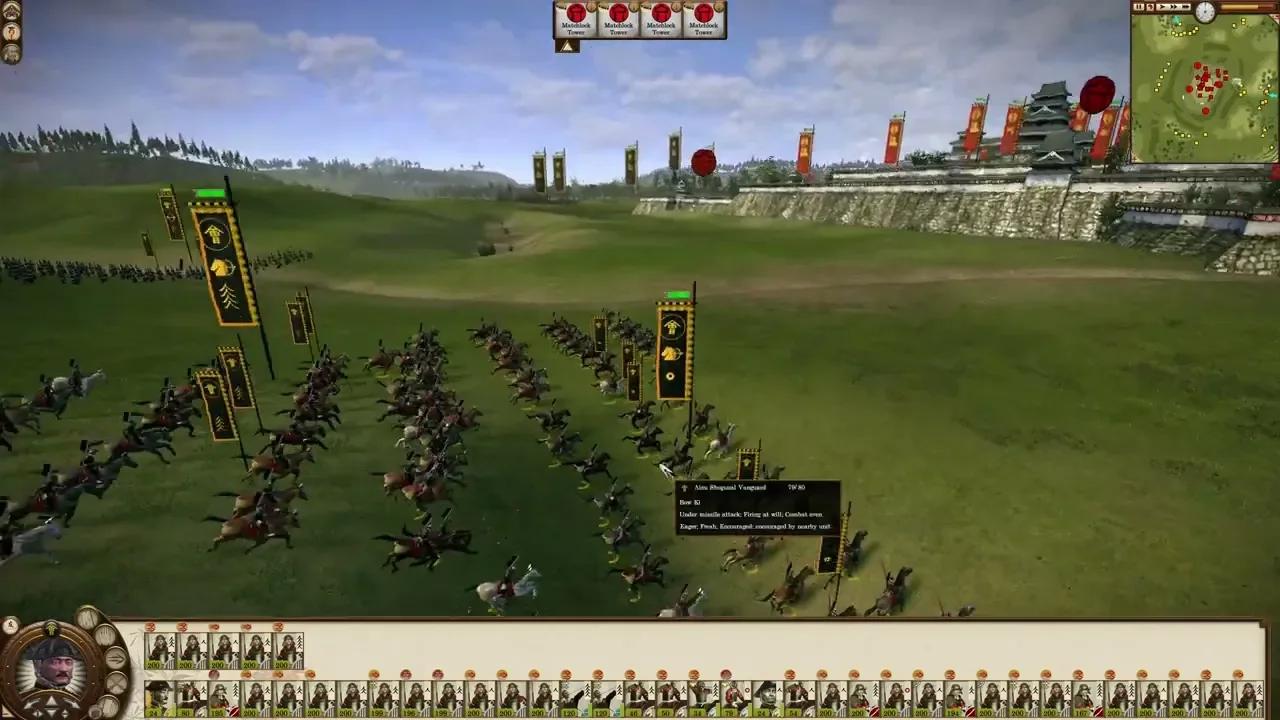
Task: Select the general's portrait
Action: 54,666
